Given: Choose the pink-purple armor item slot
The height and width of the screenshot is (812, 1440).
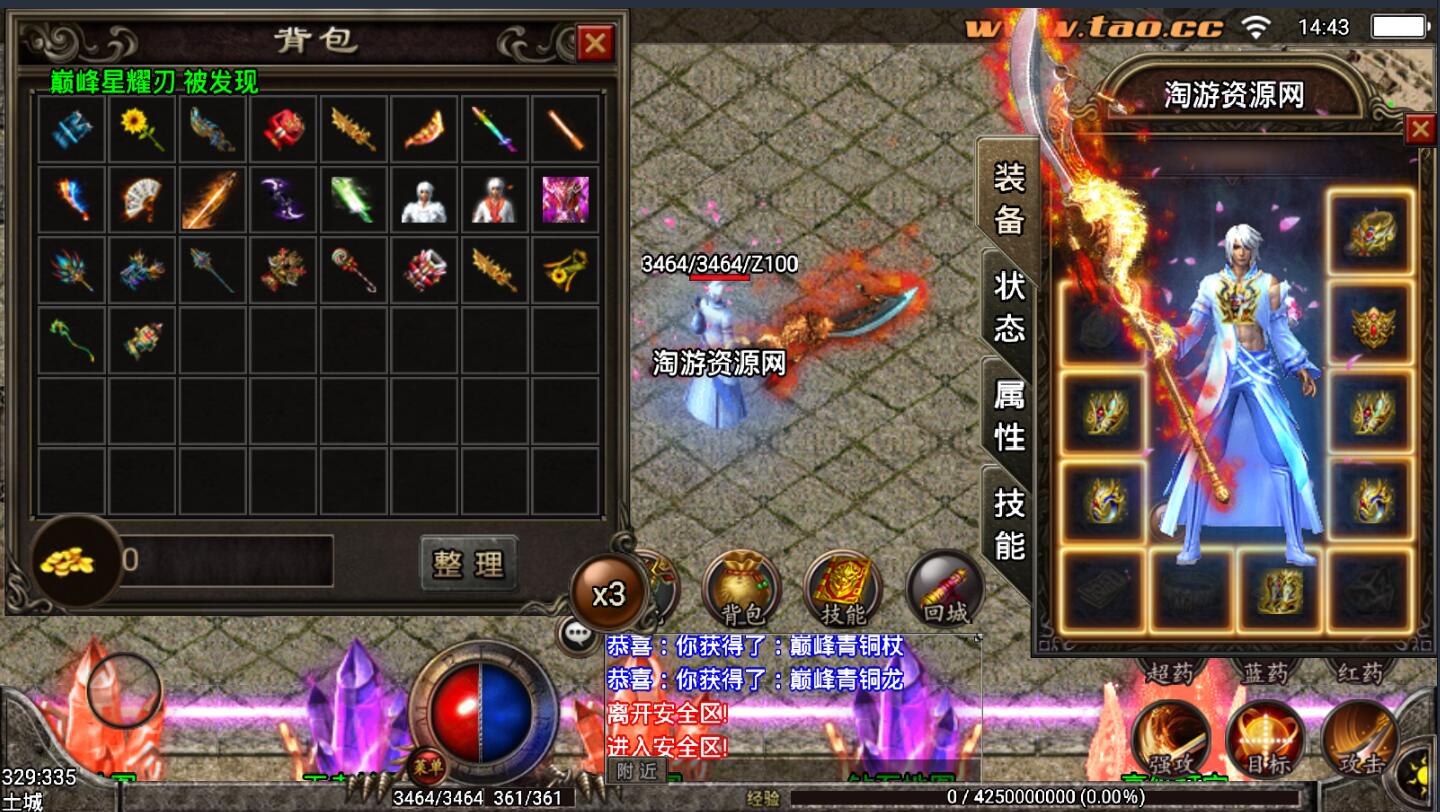Looking at the screenshot, I should (565, 200).
